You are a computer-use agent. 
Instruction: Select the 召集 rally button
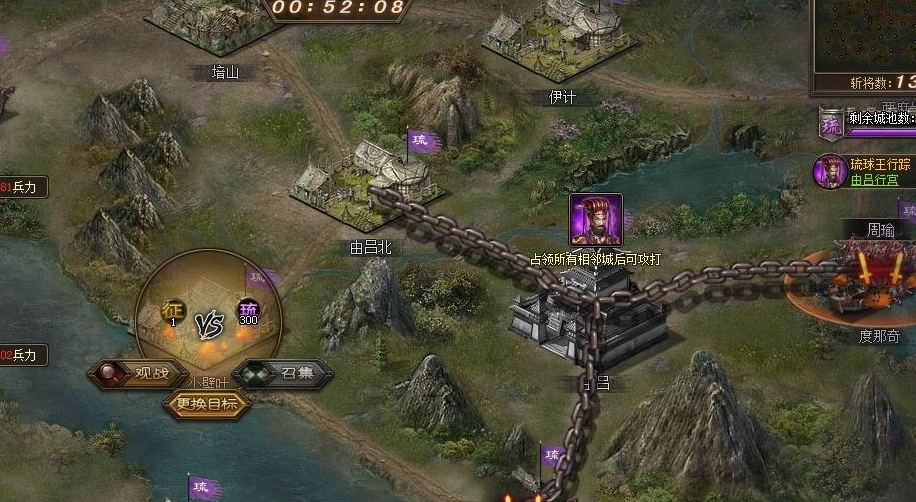tap(283, 375)
